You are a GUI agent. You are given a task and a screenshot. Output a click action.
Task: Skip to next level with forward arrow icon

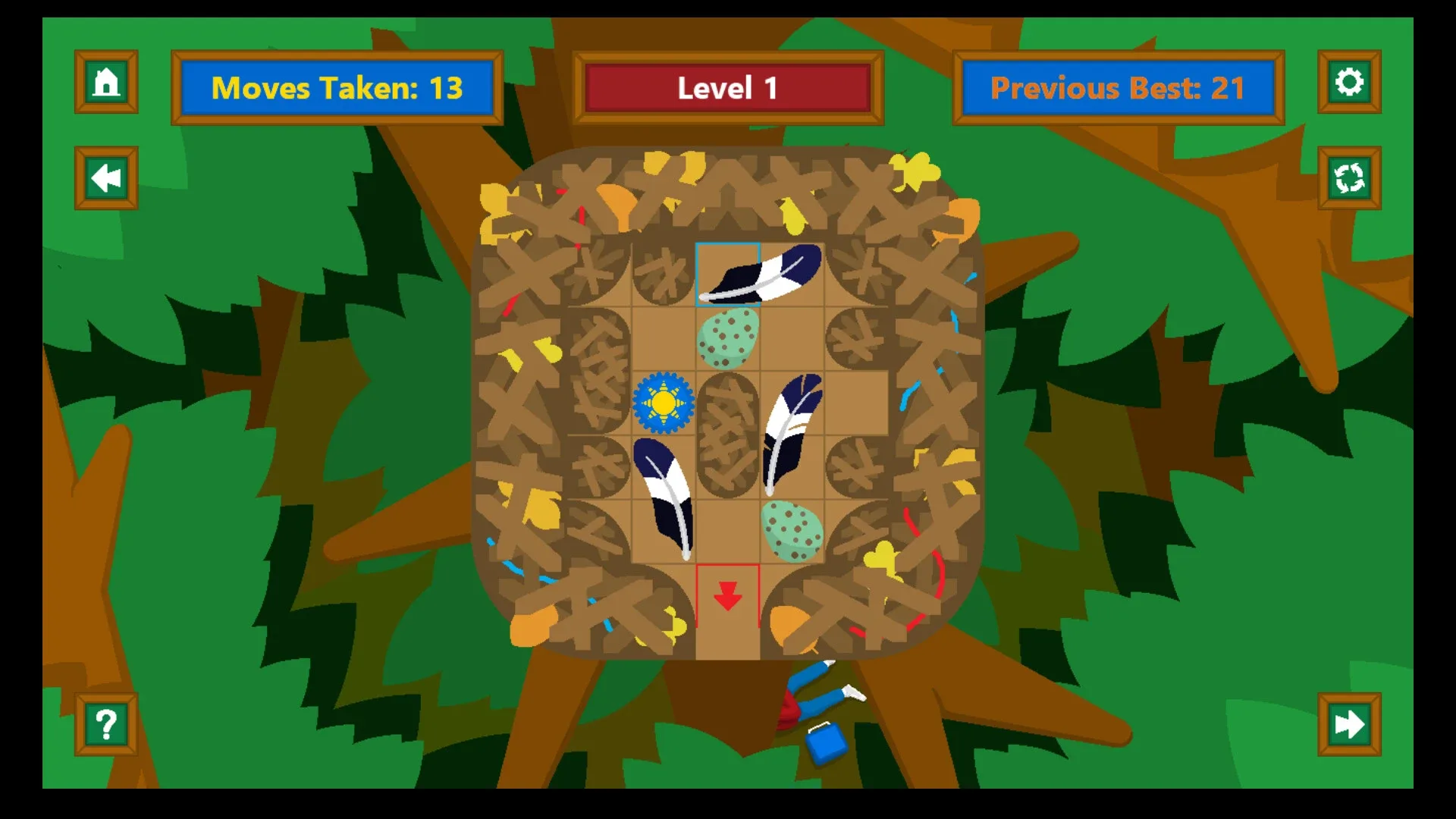1349,724
